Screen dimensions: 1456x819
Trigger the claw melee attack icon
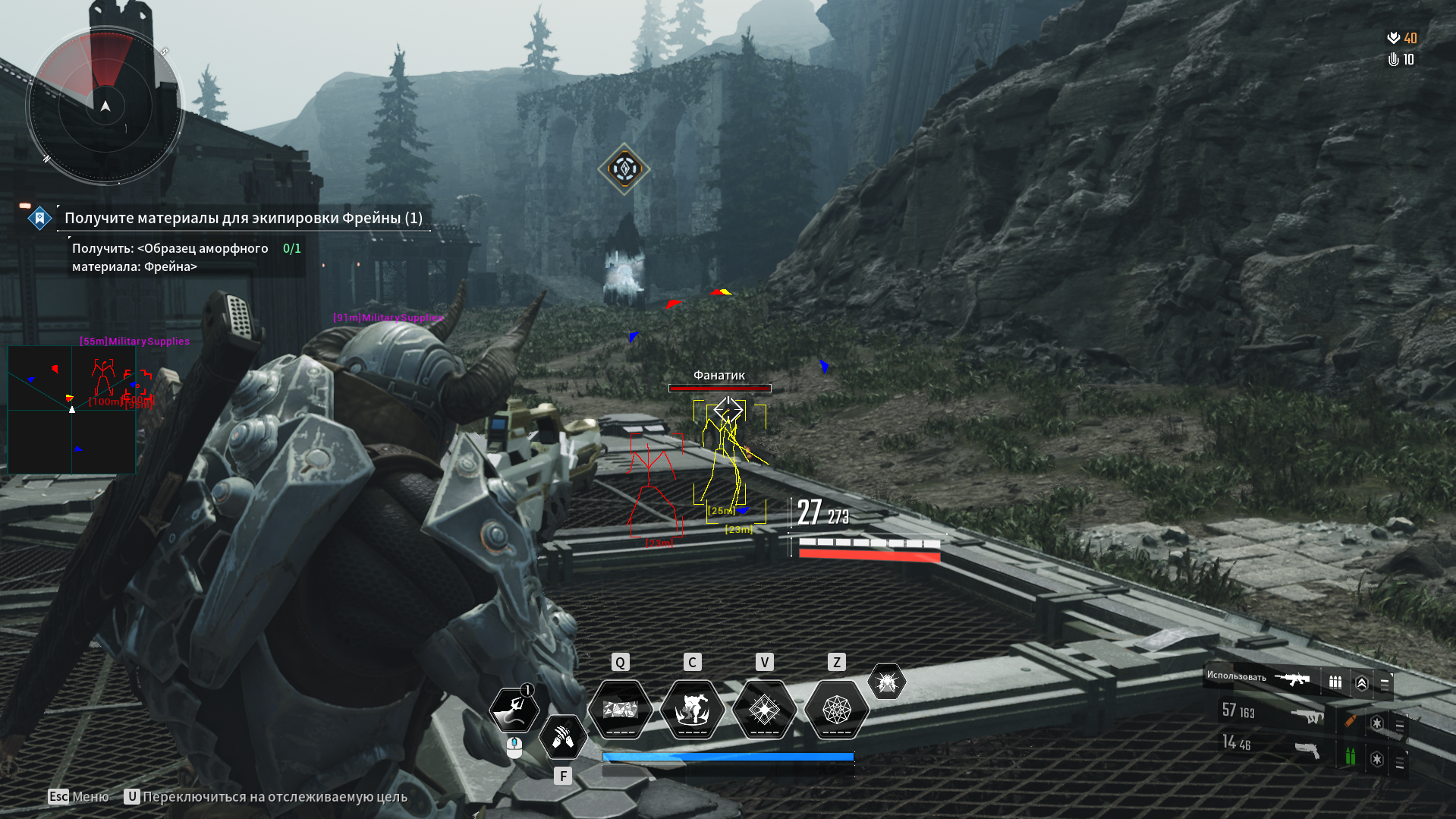pos(563,736)
